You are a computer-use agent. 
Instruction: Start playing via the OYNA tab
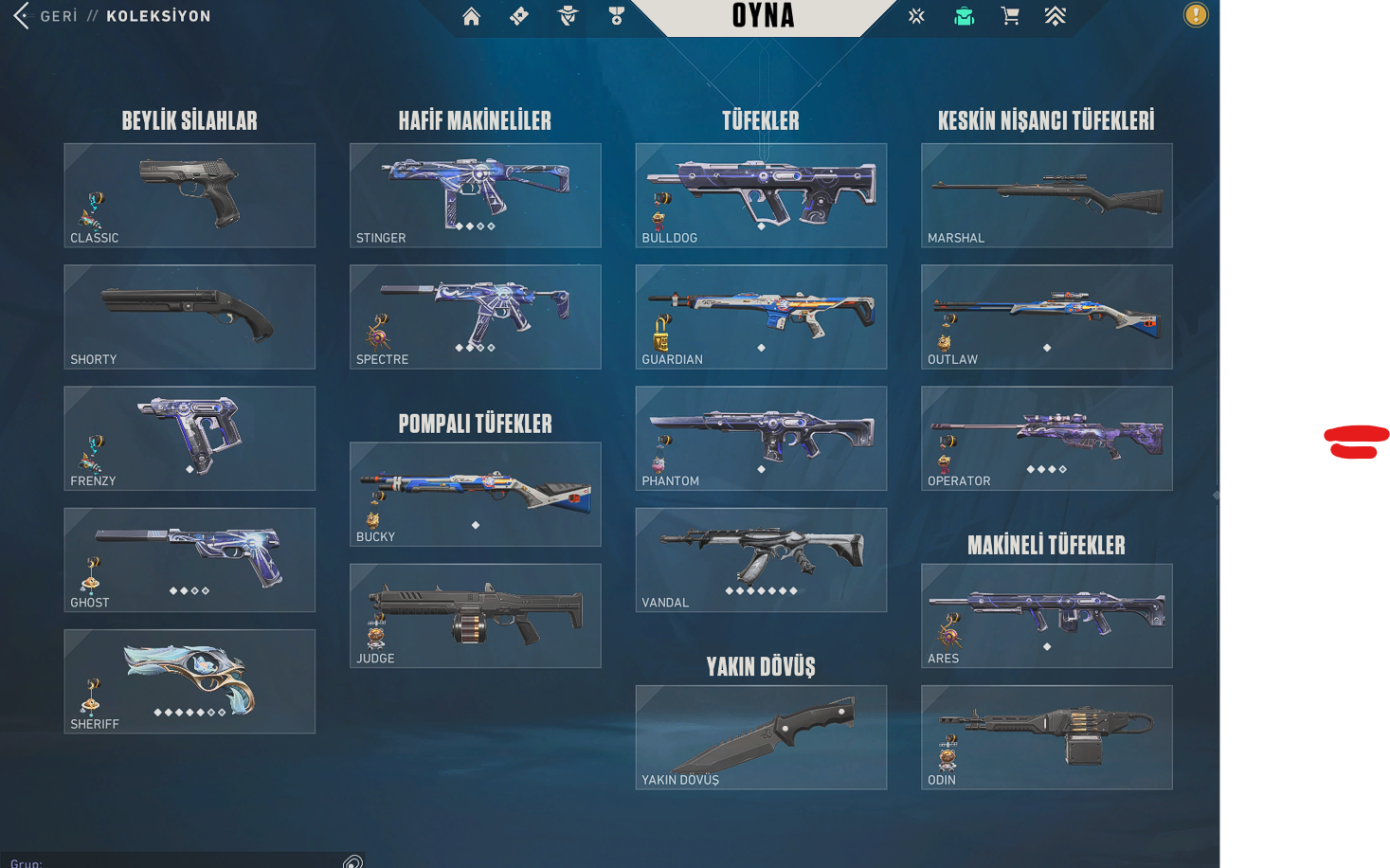point(763,16)
